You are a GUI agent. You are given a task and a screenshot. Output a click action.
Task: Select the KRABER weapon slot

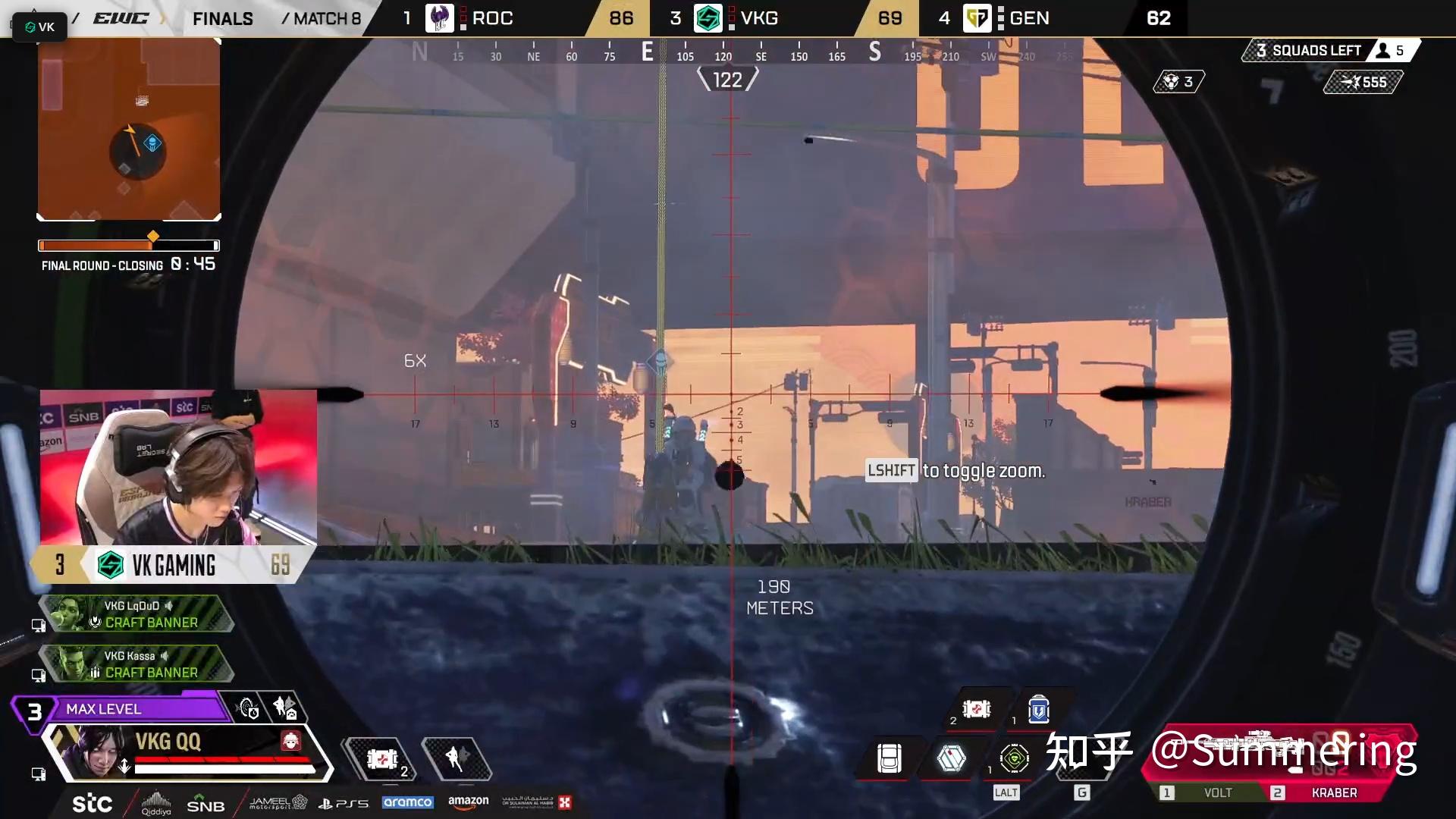[1333, 792]
